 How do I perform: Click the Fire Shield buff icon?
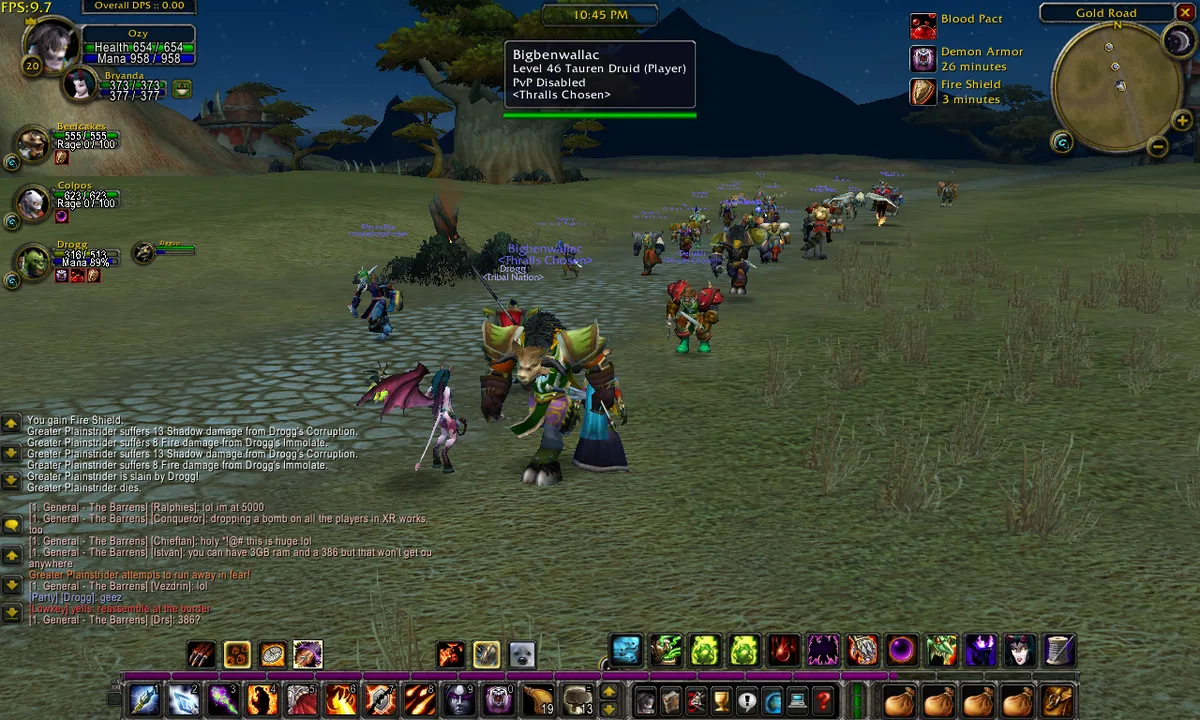click(x=923, y=92)
